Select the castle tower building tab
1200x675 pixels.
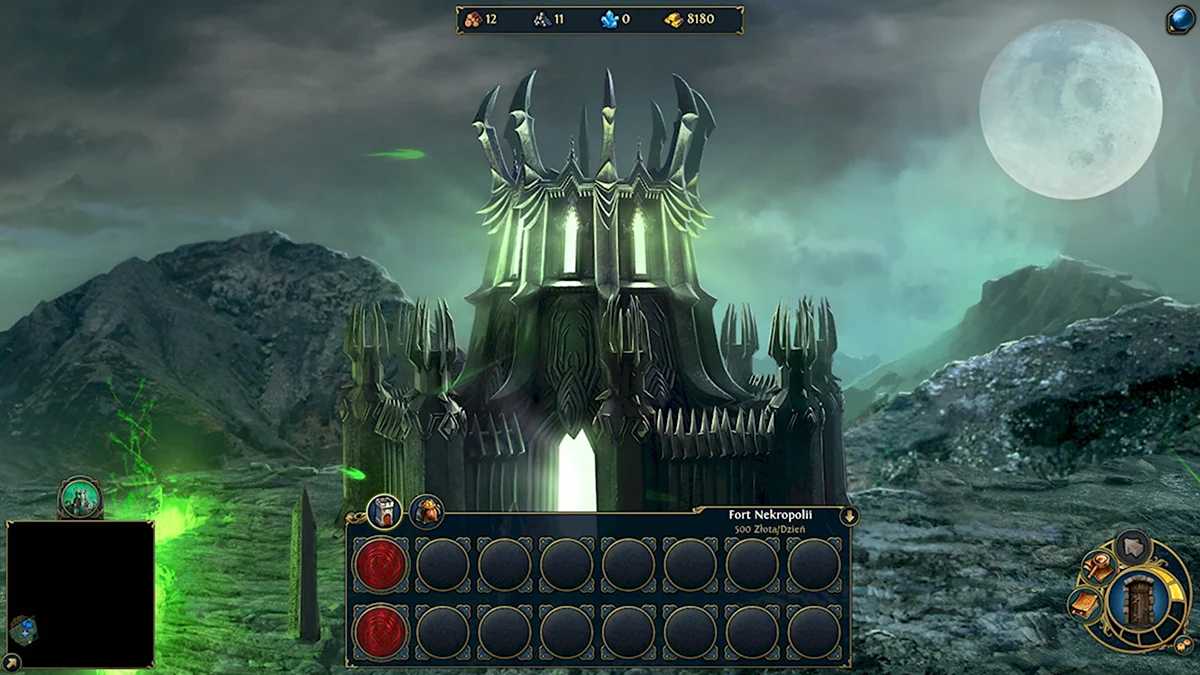pos(385,512)
